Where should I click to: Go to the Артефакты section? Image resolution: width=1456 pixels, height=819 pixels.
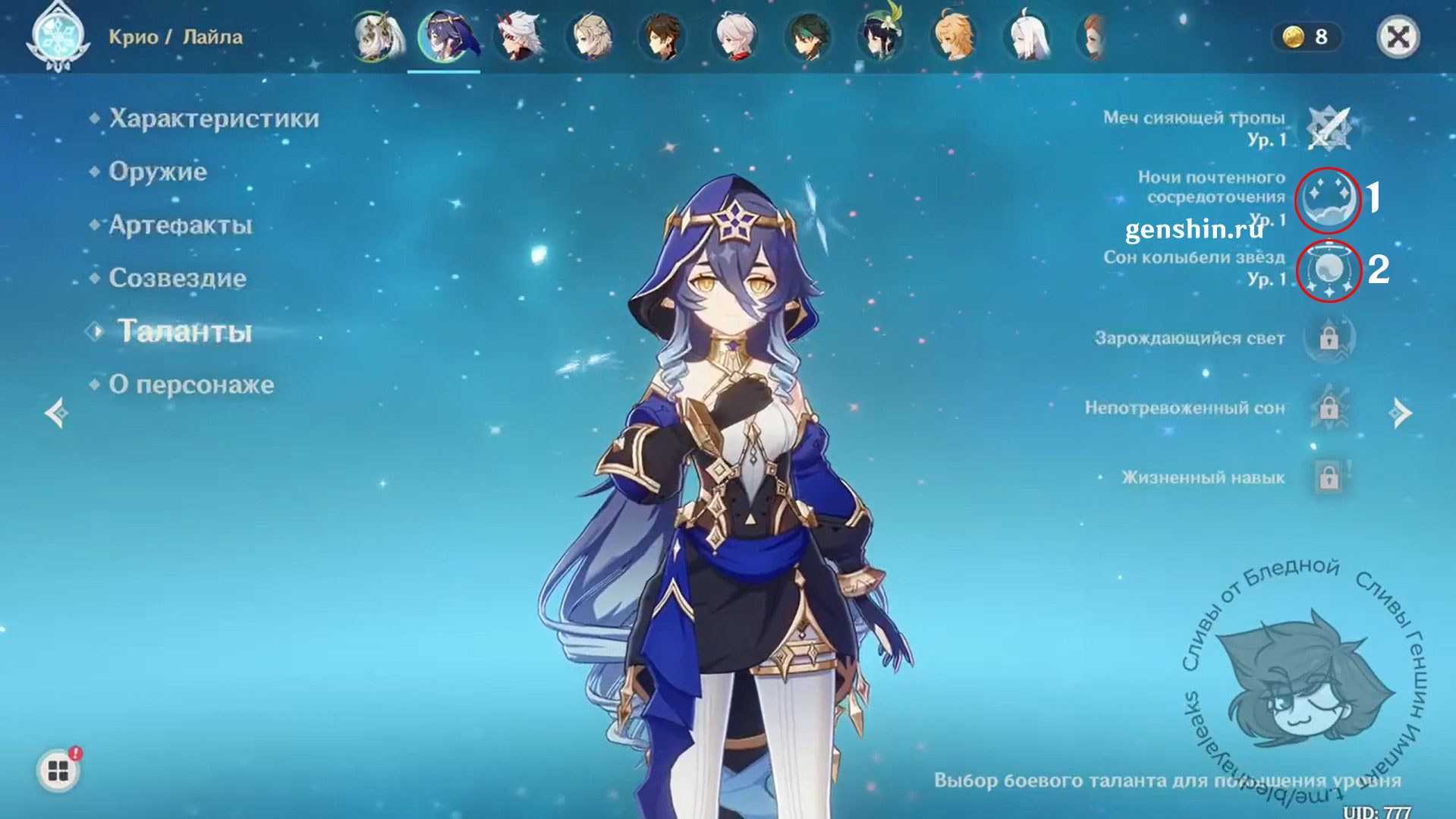click(181, 225)
